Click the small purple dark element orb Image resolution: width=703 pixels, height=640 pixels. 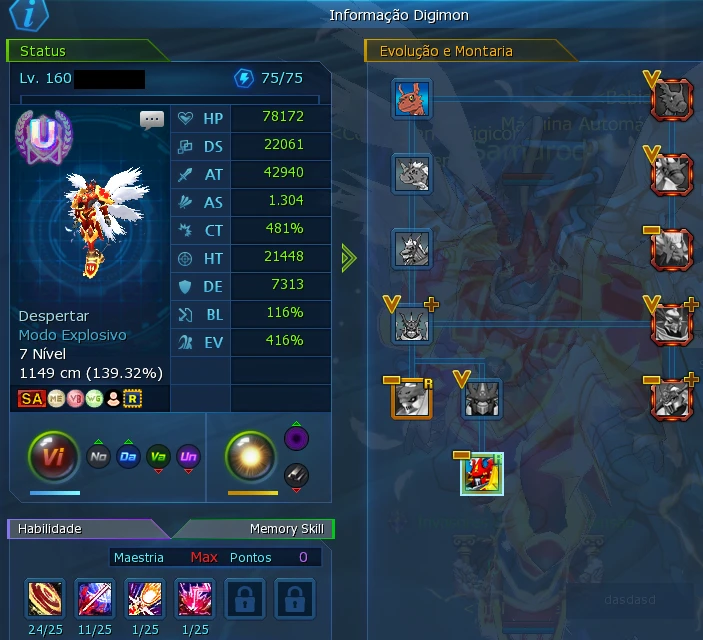coord(295,439)
